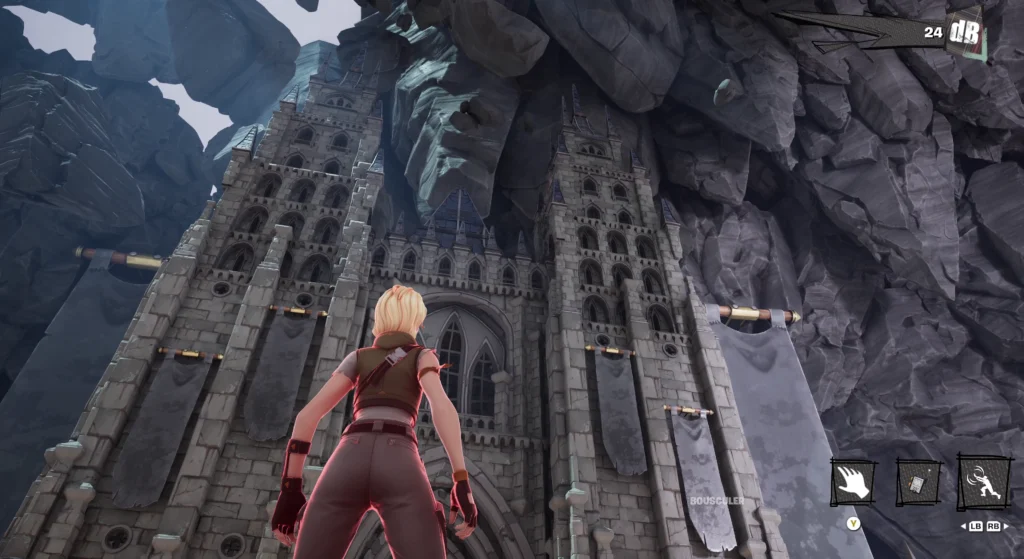The image size is (1024, 559).
Task: Select the open hand ability icon
Action: [x=853, y=481]
